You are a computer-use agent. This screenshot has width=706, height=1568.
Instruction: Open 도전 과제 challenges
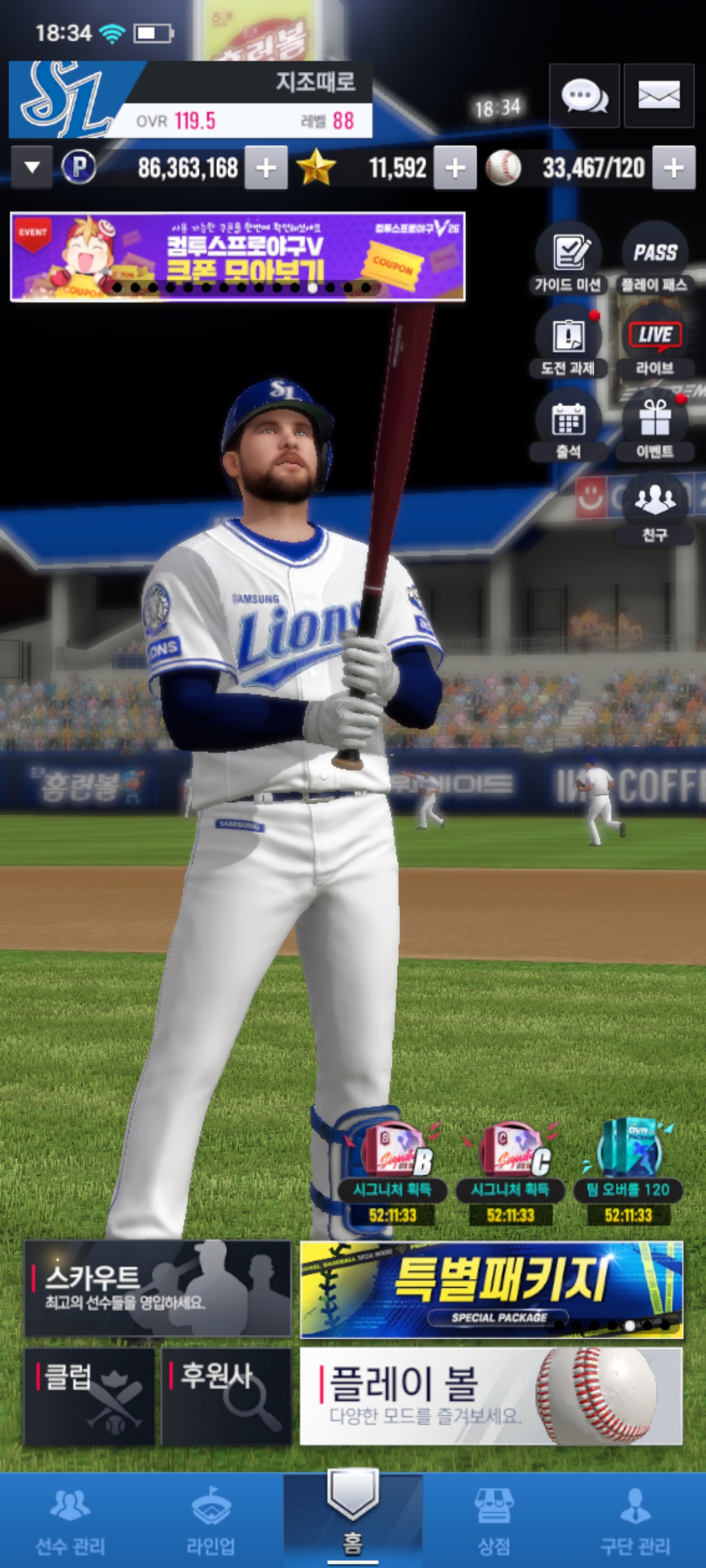pos(568,341)
